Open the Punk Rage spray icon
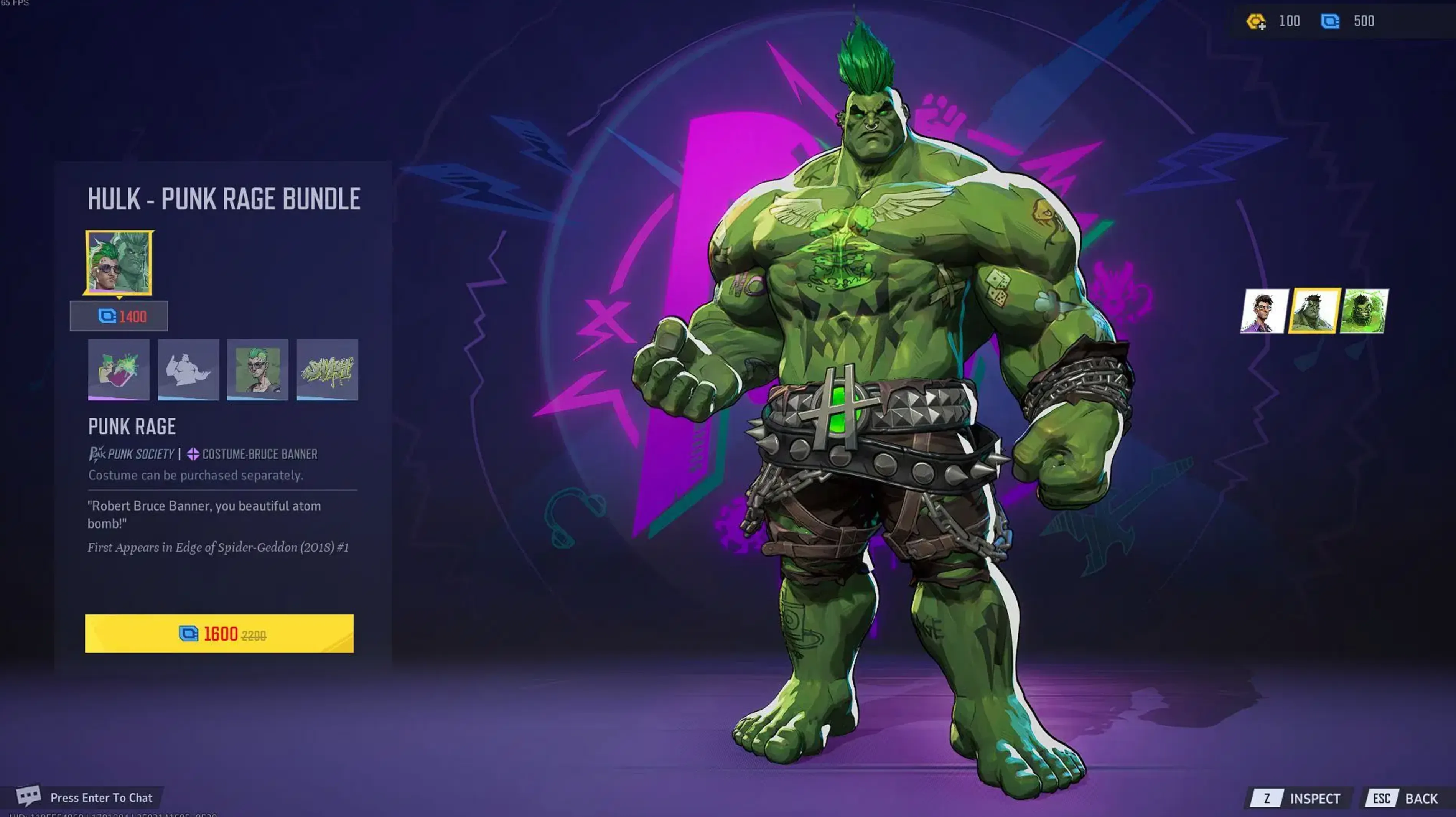Viewport: 1456px width, 817px height. (119, 371)
